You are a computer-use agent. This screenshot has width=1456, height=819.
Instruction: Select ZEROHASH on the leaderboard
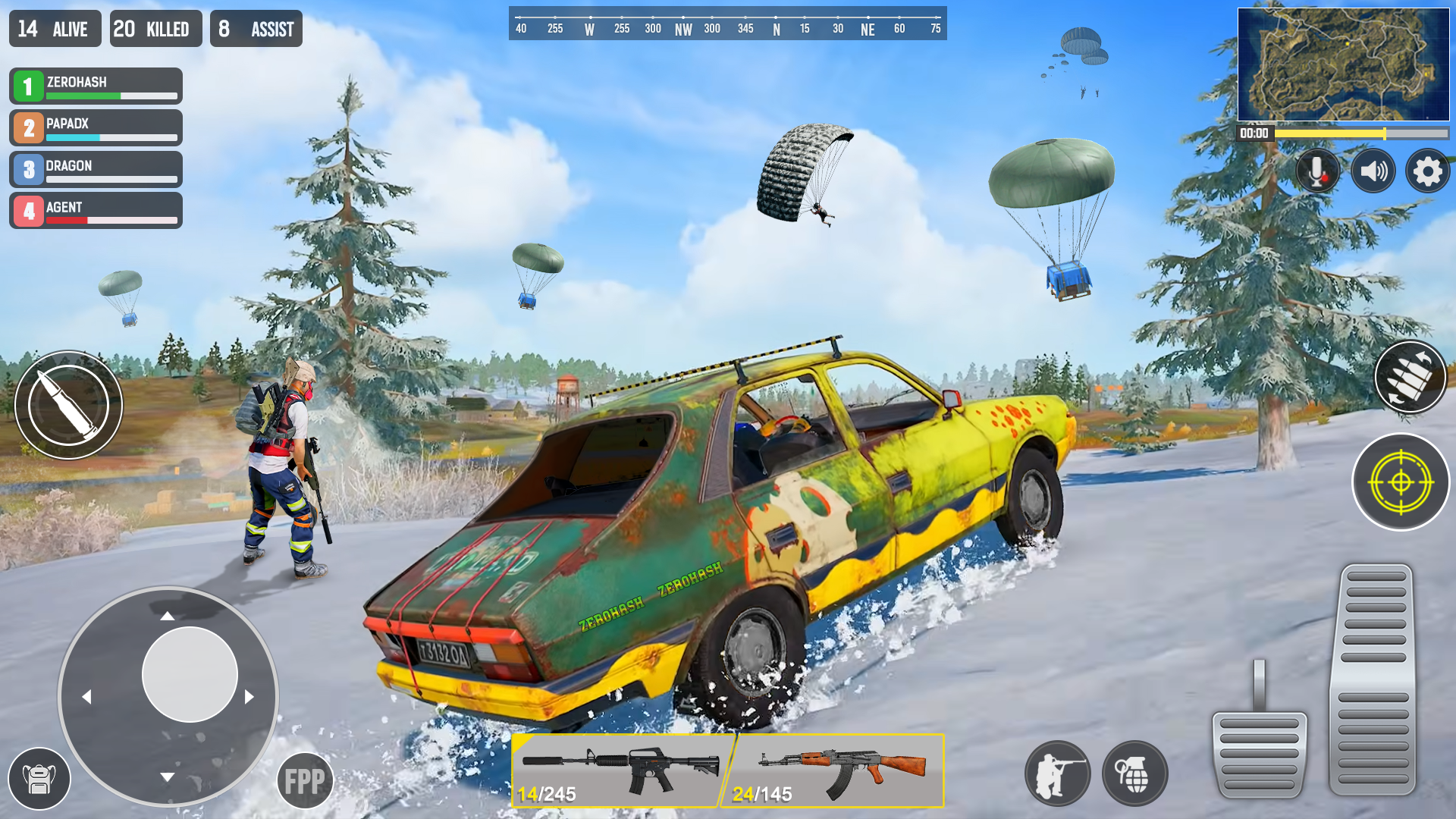click(x=96, y=86)
